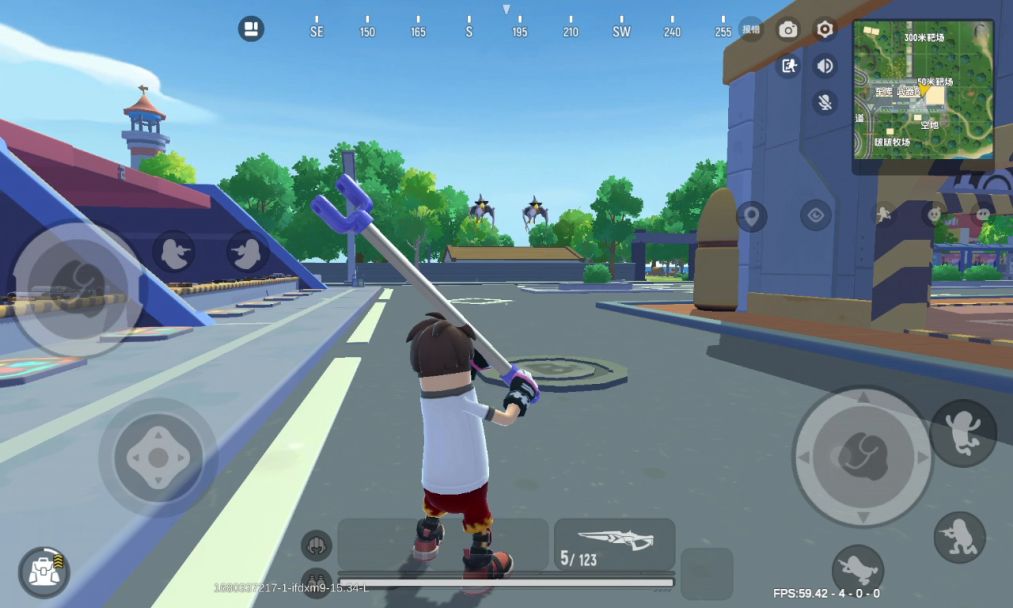The width and height of the screenshot is (1013, 608).
Task: Select the rifle weapon slot
Action: 614,544
